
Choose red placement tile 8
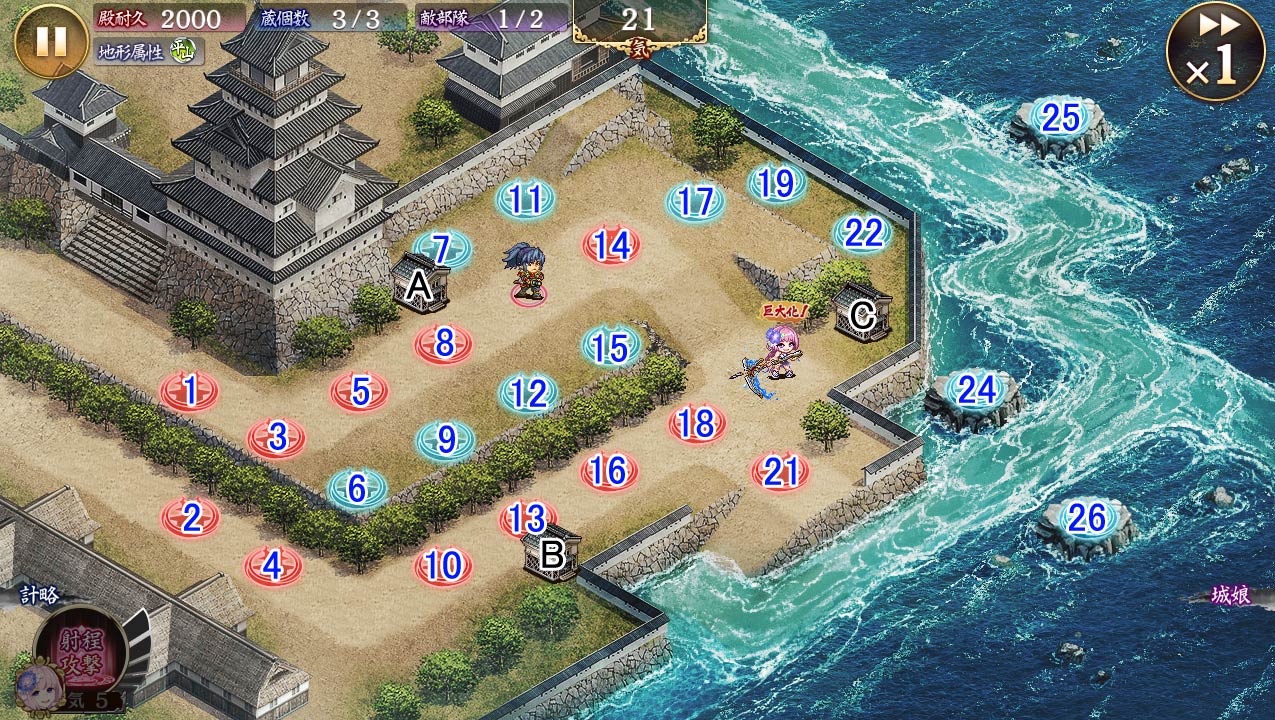444,344
